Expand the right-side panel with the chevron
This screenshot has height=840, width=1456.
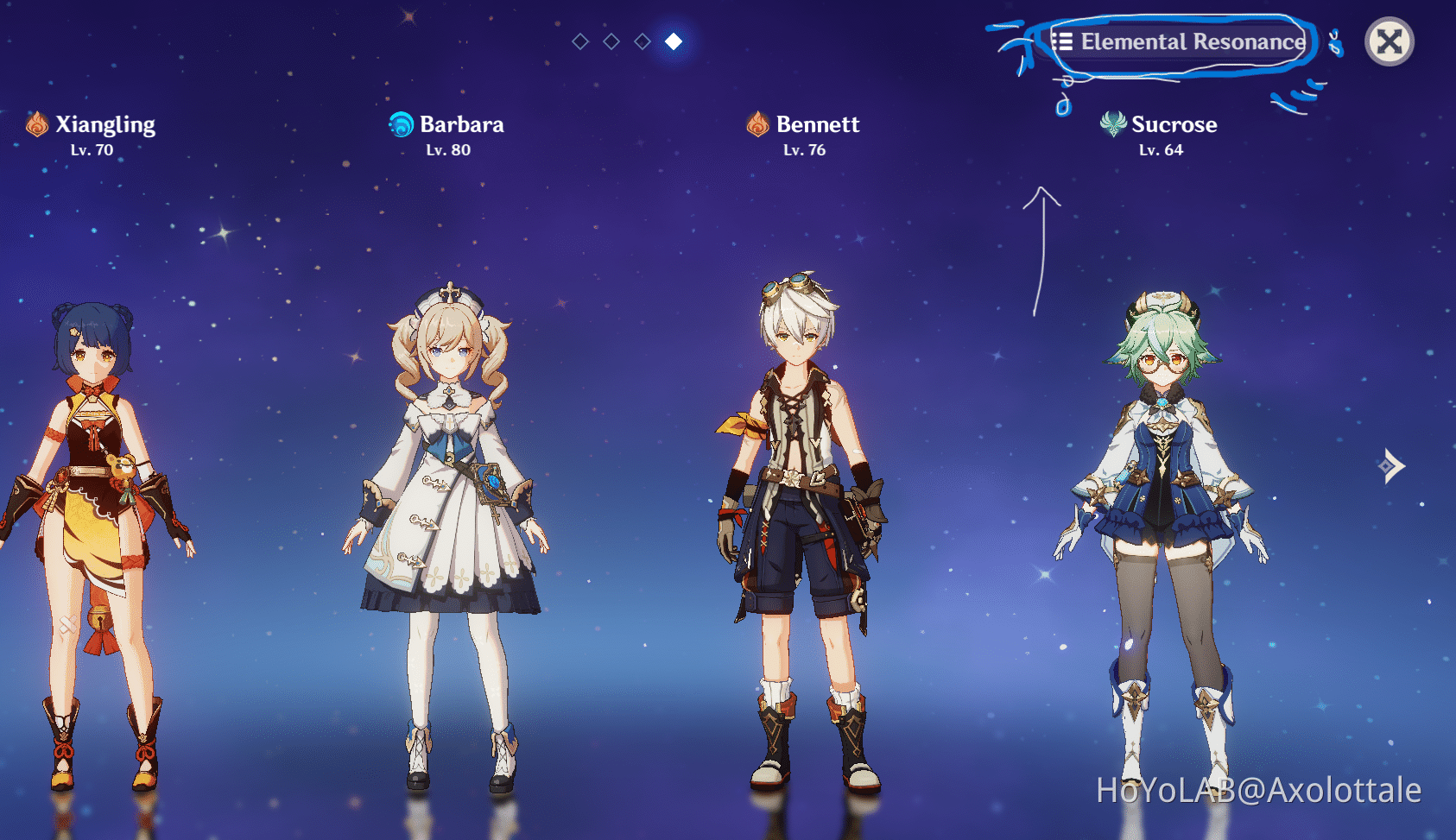[1392, 466]
